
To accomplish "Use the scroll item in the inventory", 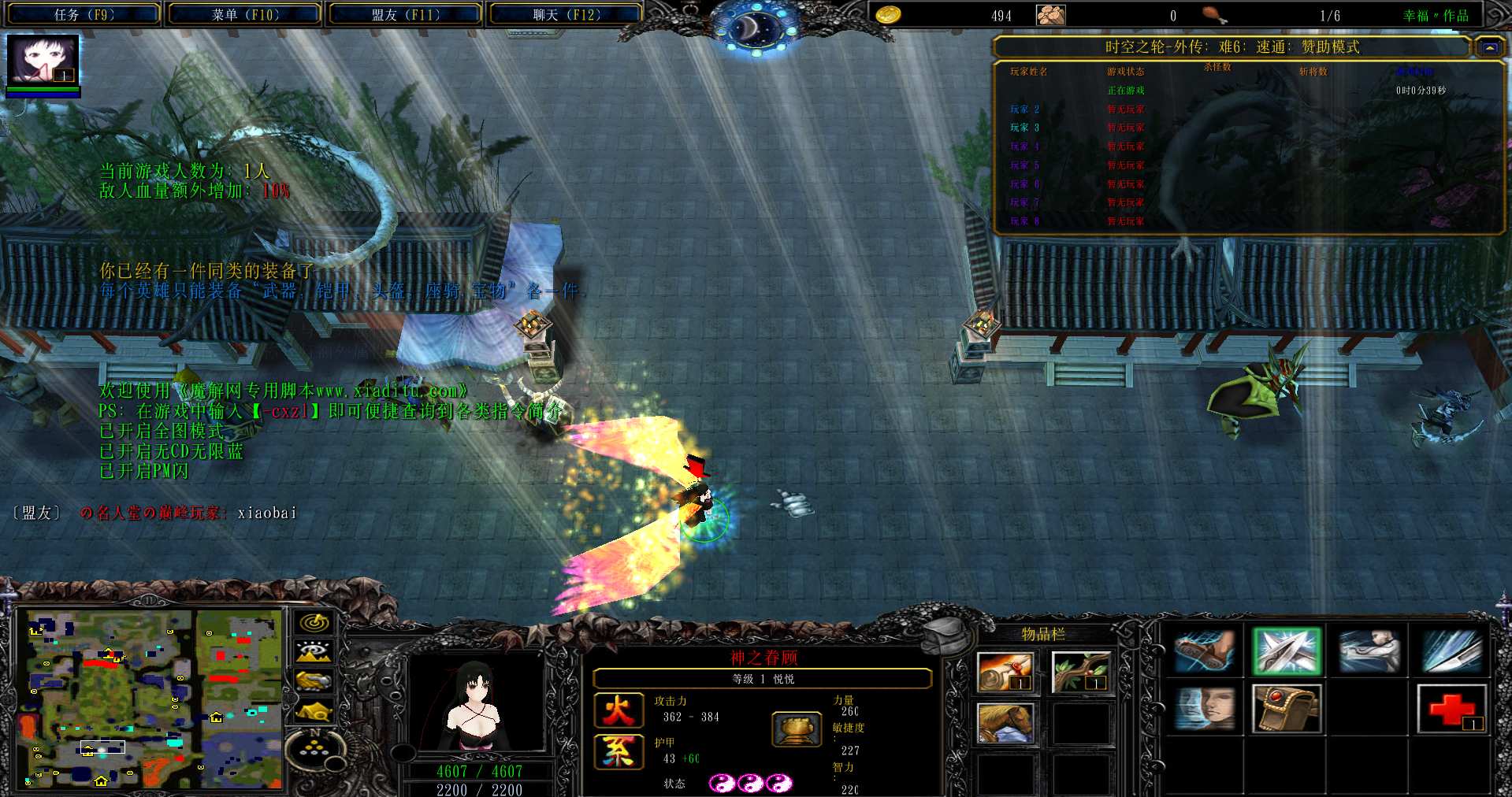I will (x=1004, y=672).
